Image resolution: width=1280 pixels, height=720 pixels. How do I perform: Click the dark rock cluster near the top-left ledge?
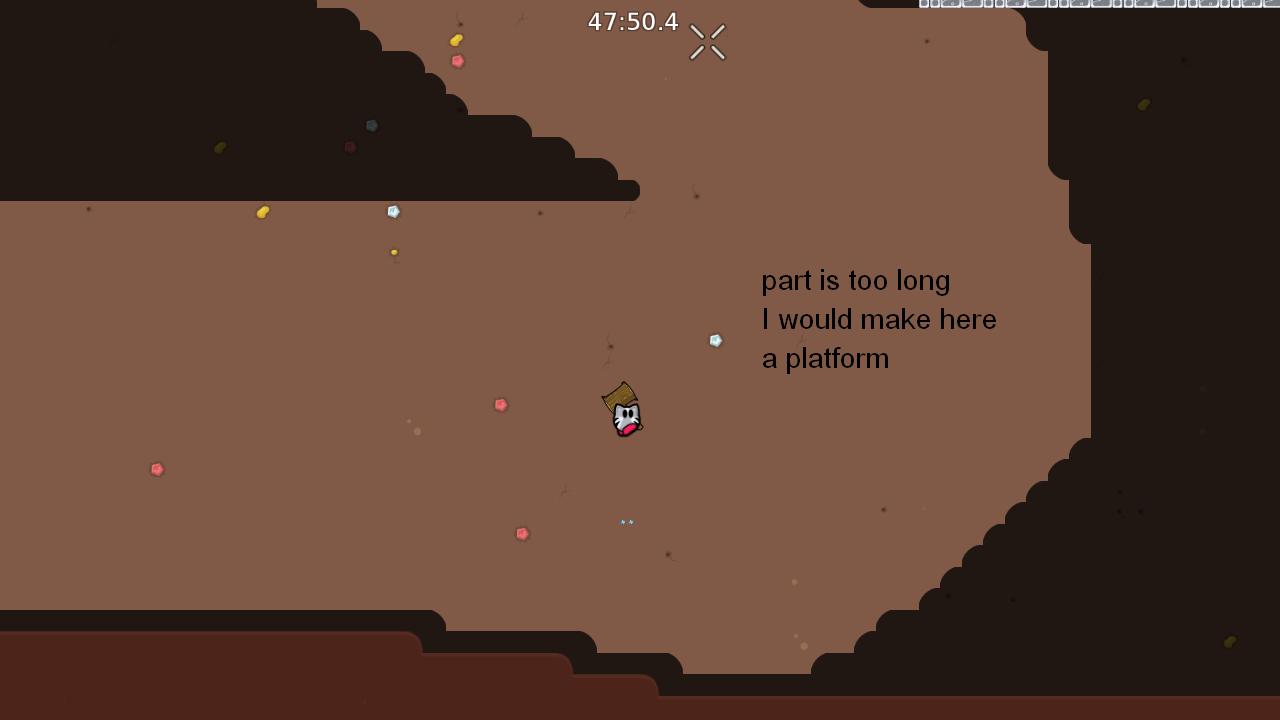pyautogui.click(x=370, y=126)
